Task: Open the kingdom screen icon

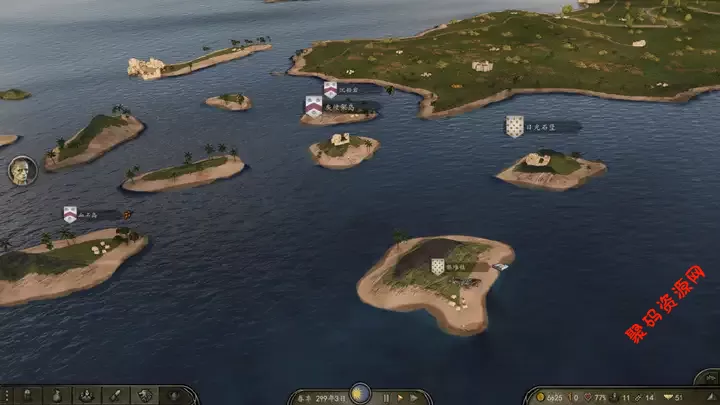Action: pyautogui.click(x=173, y=396)
